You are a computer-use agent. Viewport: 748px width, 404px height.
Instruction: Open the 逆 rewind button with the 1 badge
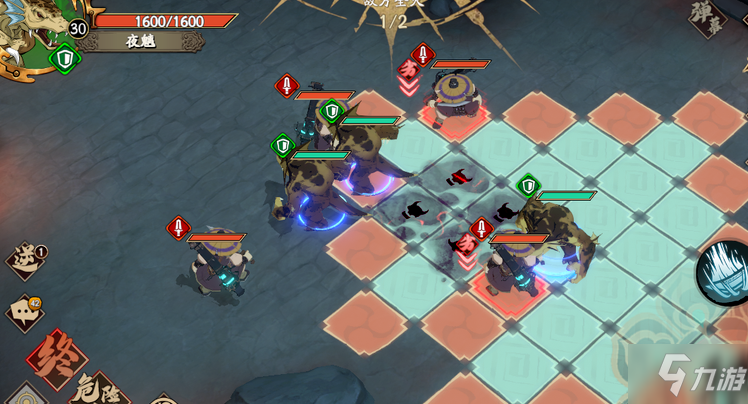pos(26,260)
